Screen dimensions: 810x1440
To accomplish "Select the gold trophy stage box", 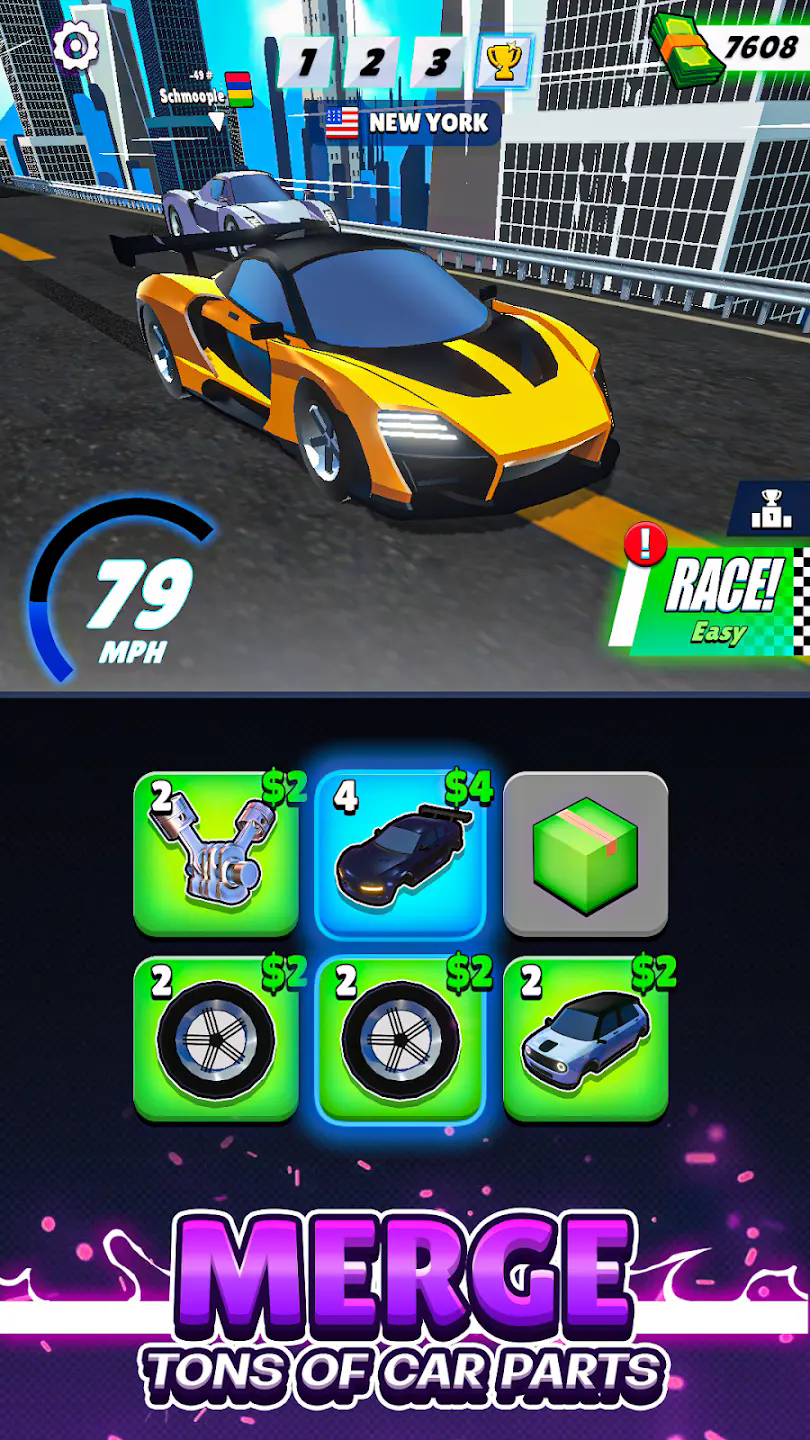I will pos(503,62).
